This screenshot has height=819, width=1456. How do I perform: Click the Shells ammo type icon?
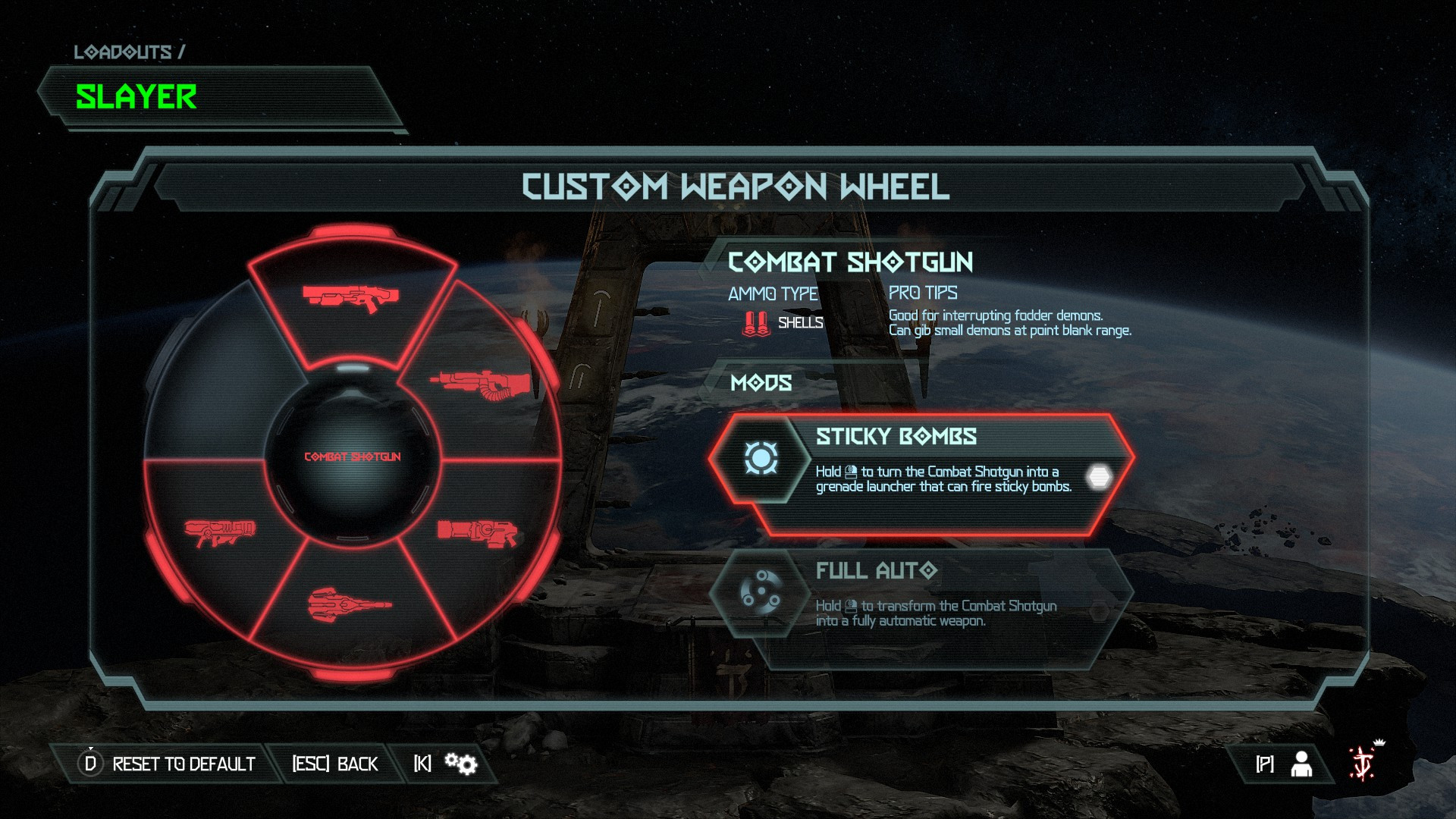[x=755, y=322]
